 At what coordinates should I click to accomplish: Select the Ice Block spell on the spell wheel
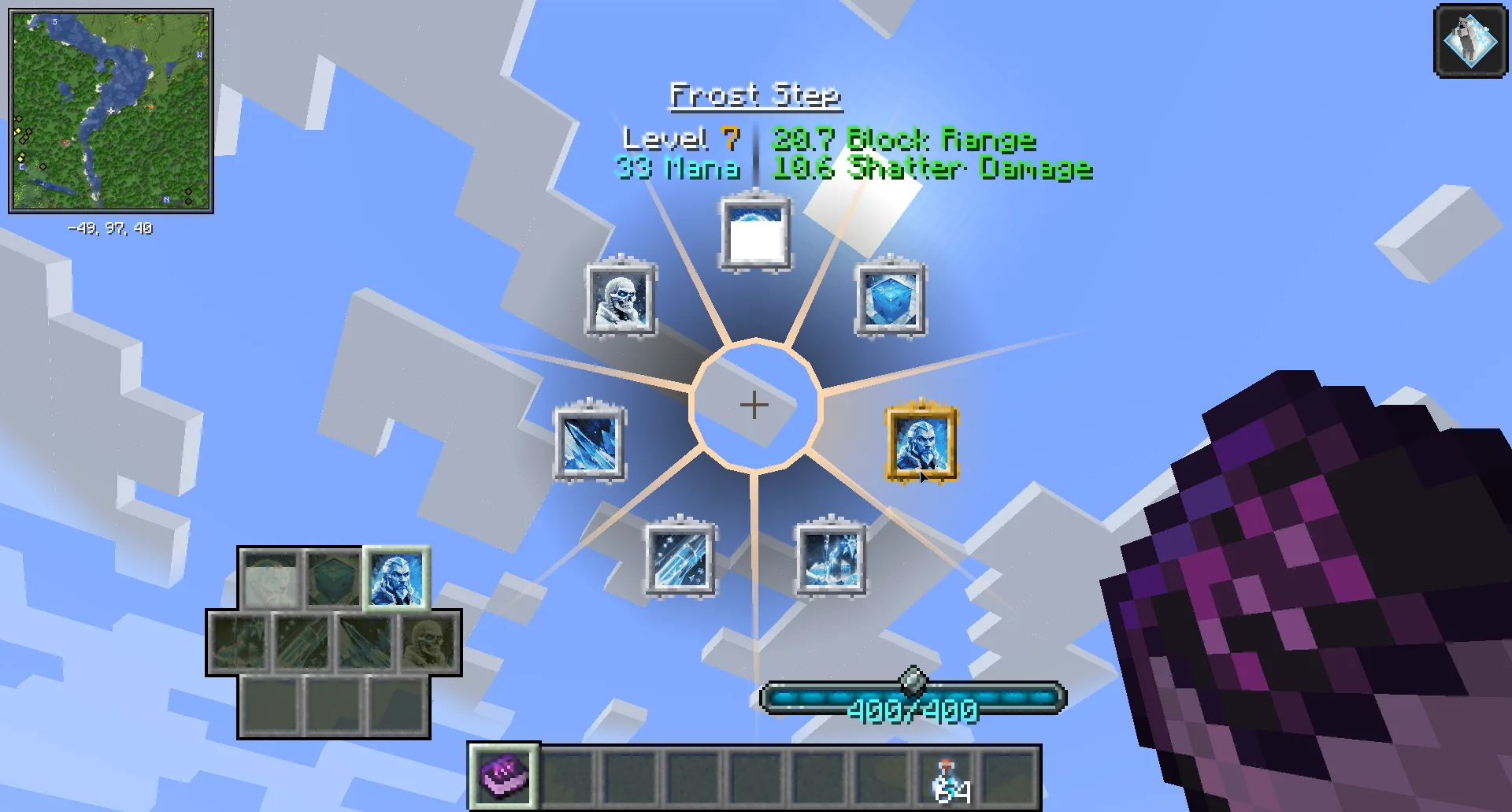pyautogui.click(x=891, y=299)
